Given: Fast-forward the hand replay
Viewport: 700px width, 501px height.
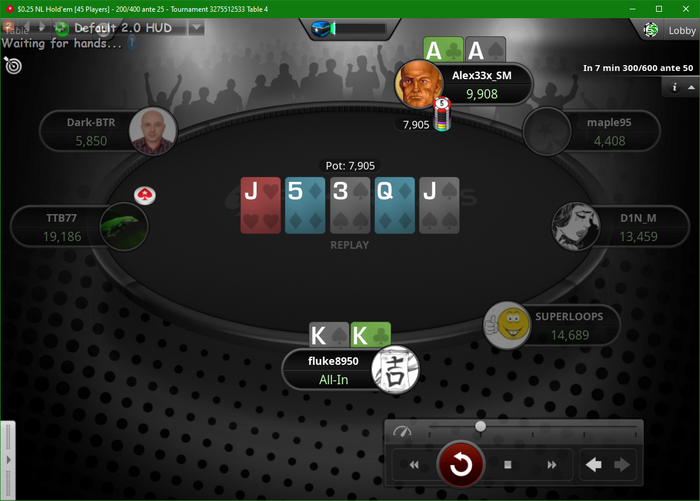Looking at the screenshot, I should coord(552,465).
